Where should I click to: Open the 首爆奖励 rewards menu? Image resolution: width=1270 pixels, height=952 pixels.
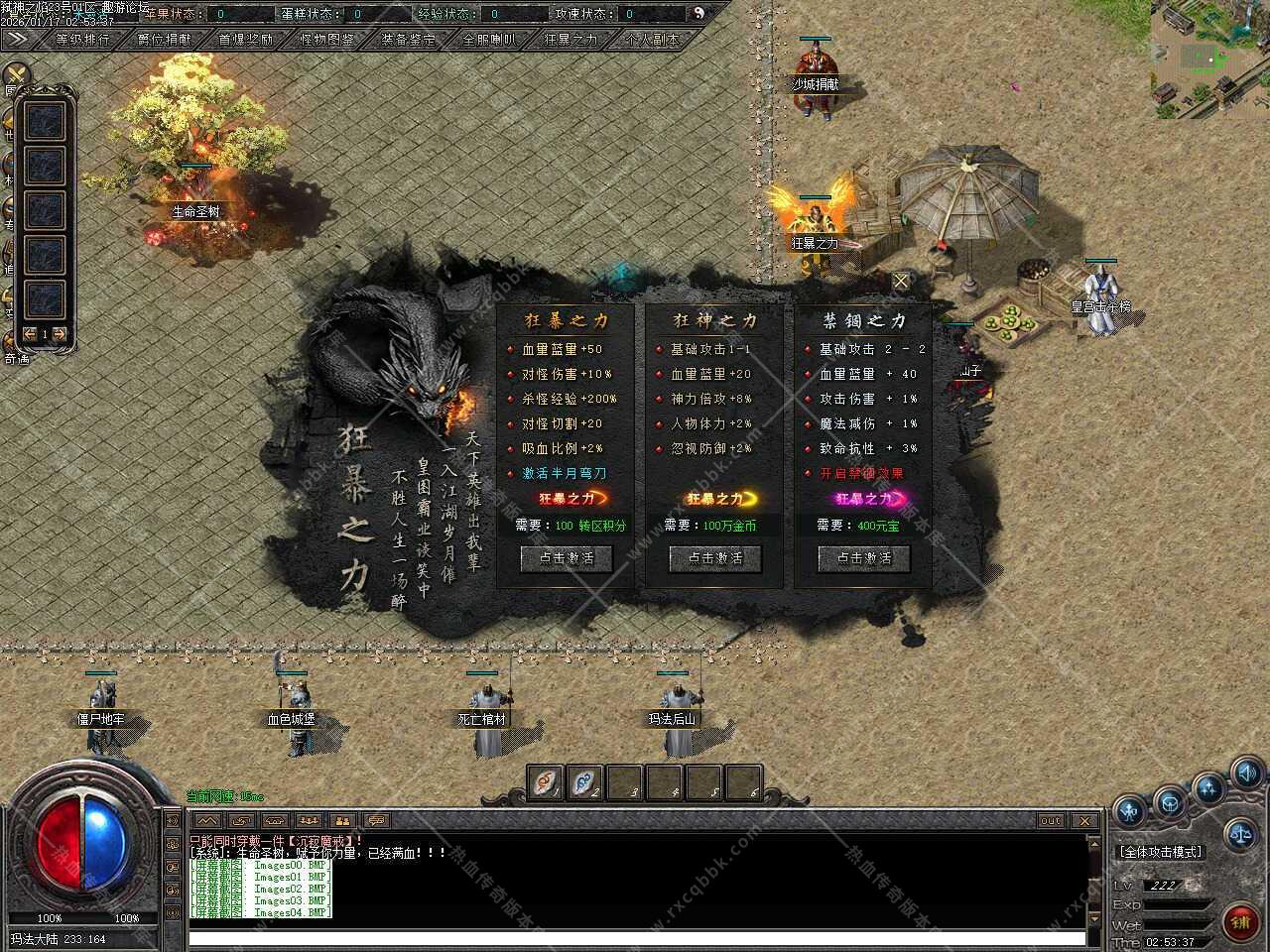click(x=246, y=40)
